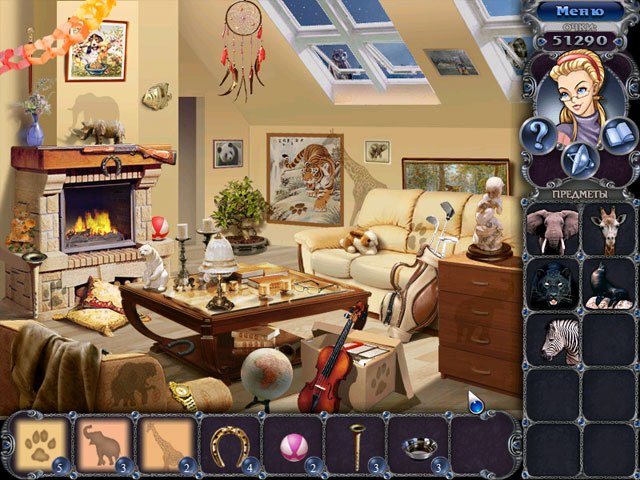Image resolution: width=640 pixels, height=480 pixels.
Task: Open the Меню button
Action: tap(581, 12)
